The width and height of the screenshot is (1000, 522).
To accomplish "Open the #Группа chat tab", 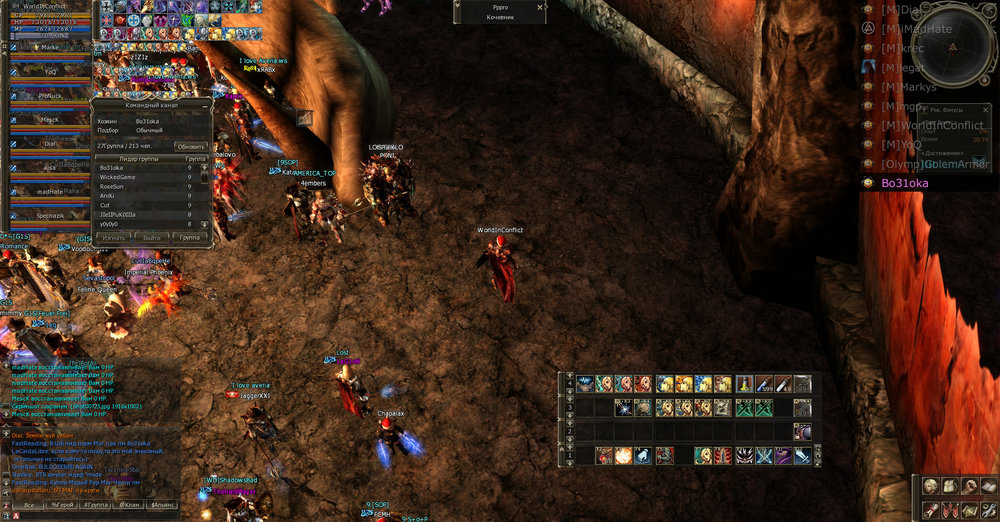I will tap(97, 506).
